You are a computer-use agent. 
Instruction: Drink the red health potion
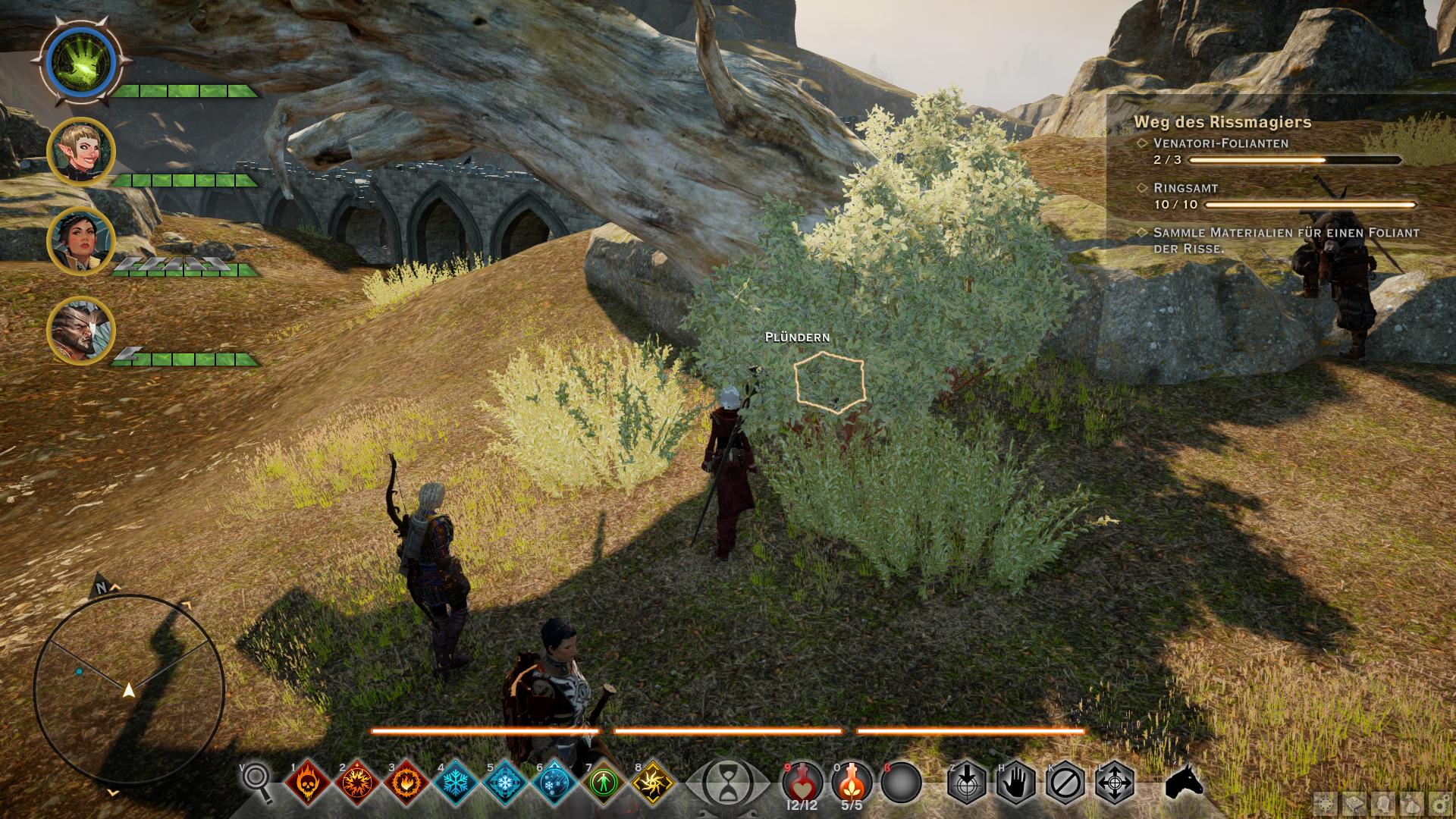(x=802, y=782)
